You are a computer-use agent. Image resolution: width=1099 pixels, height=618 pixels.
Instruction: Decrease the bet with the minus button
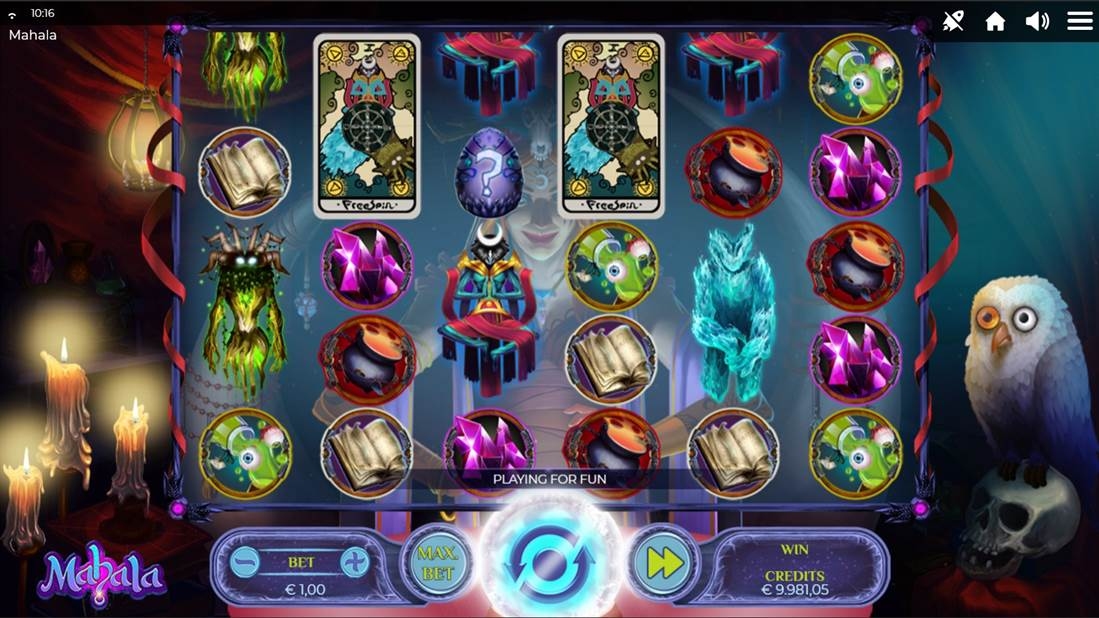(x=245, y=562)
